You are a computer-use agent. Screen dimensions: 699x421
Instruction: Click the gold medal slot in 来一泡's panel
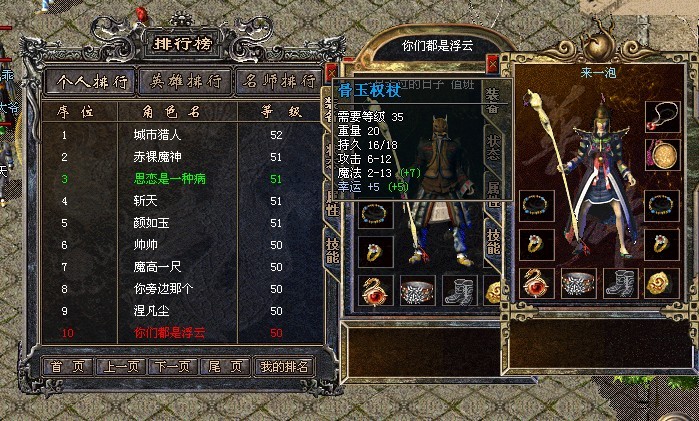click(x=660, y=154)
